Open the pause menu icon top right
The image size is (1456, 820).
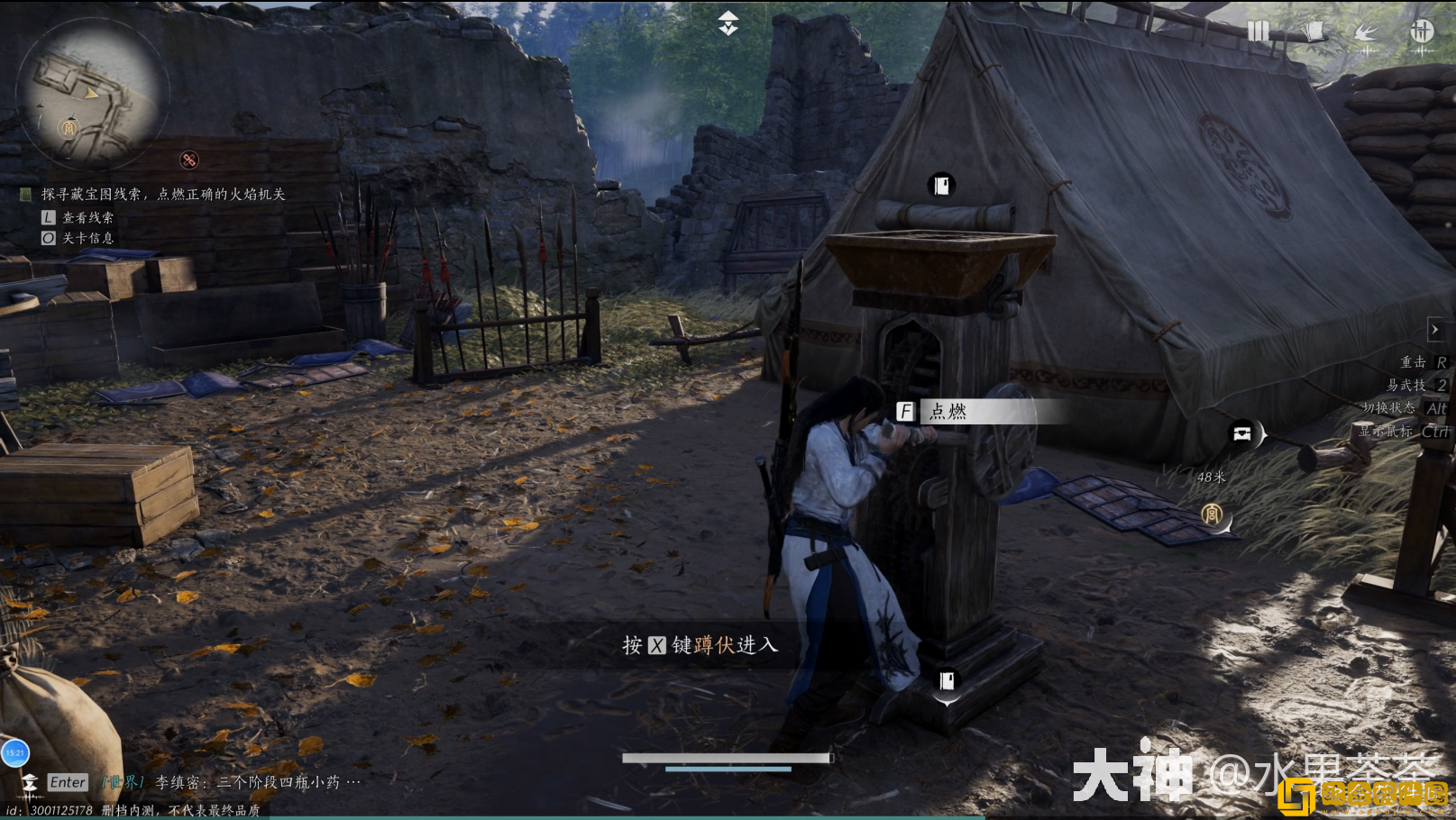click(1259, 29)
